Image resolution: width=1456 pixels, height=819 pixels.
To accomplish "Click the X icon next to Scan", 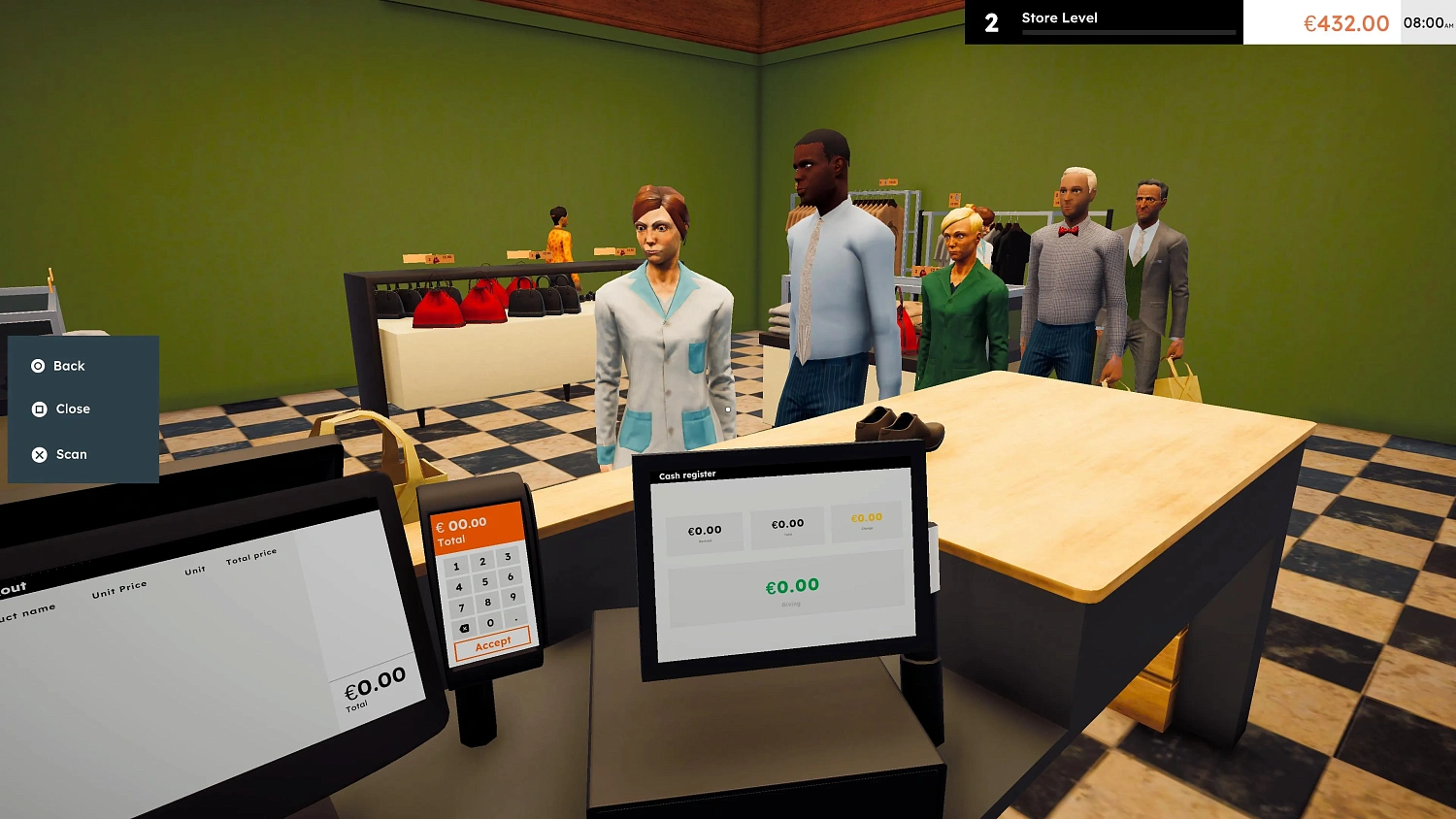I will click(x=38, y=454).
